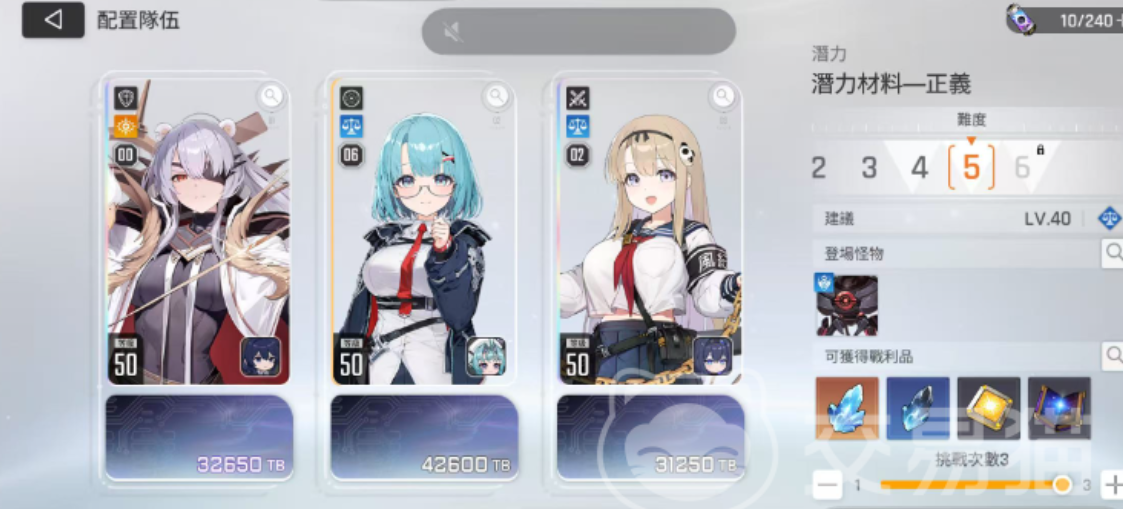Select the teal-haired glasses character card
This screenshot has height=509, width=1123.
click(424, 240)
